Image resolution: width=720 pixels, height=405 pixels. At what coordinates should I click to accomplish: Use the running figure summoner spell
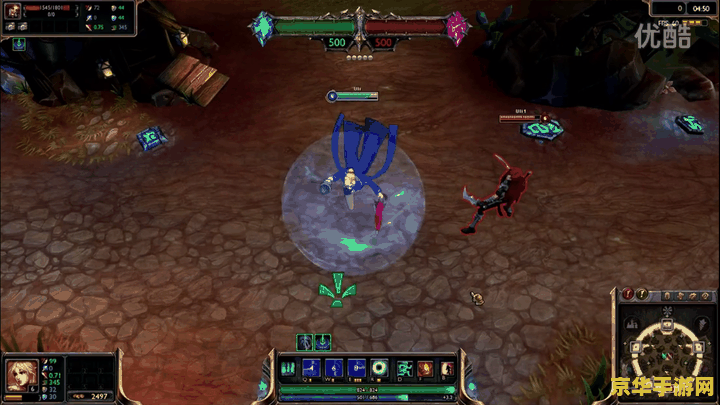coord(404,367)
